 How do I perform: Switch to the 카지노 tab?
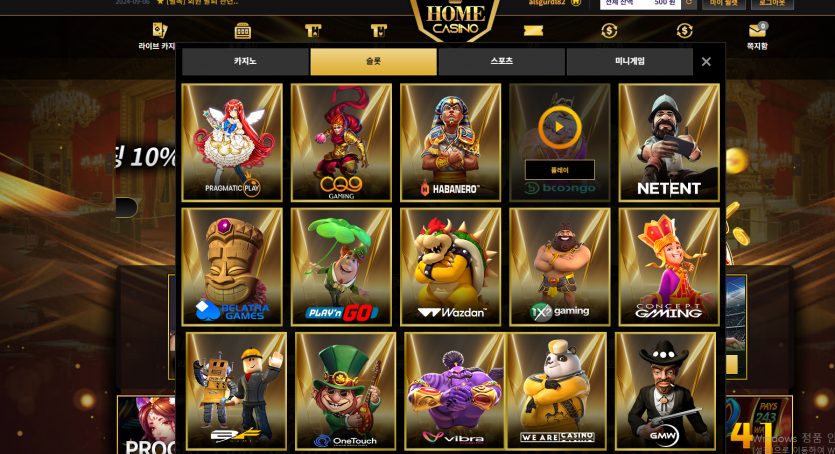245,62
